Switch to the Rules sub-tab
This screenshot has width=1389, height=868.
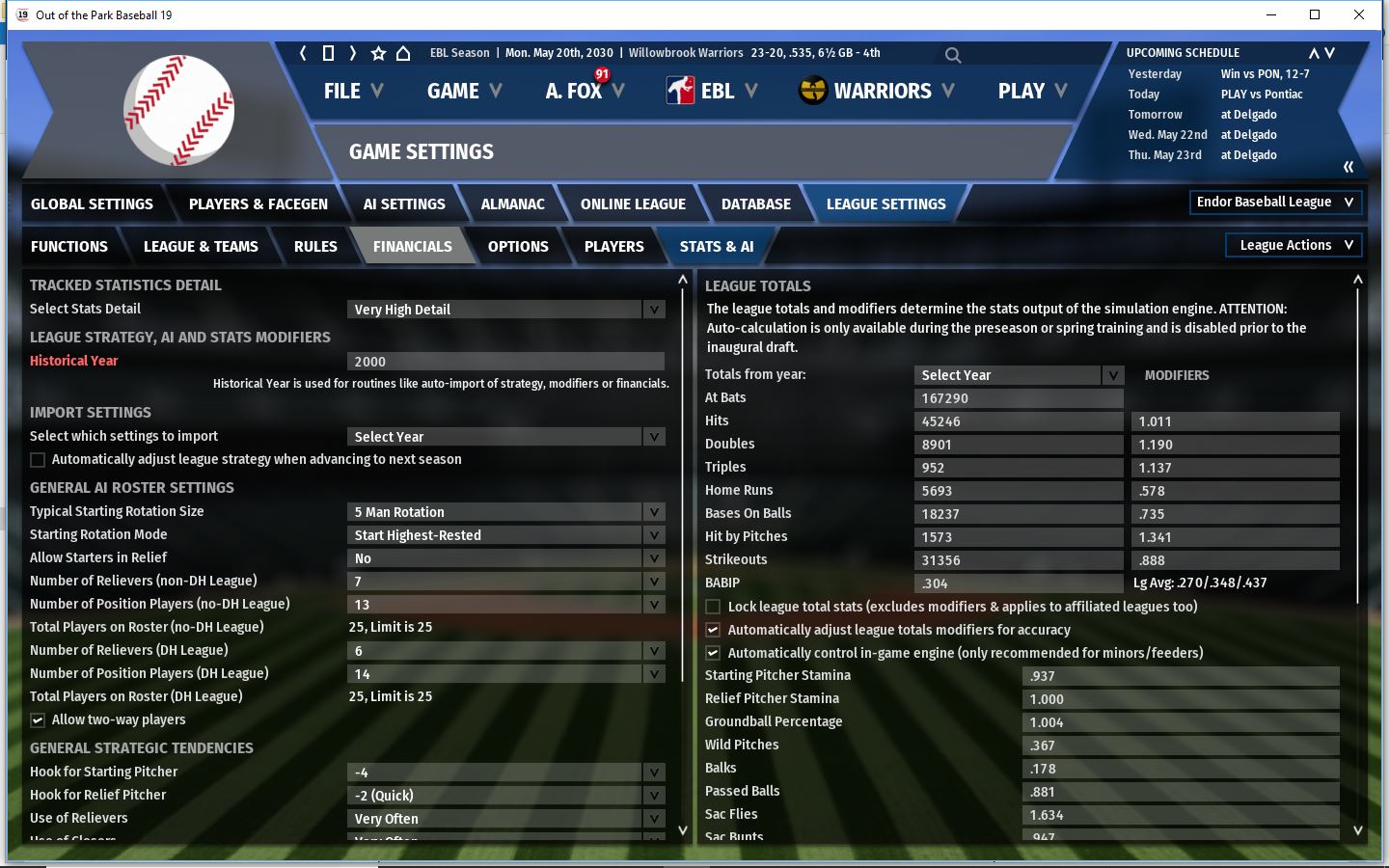tap(315, 247)
